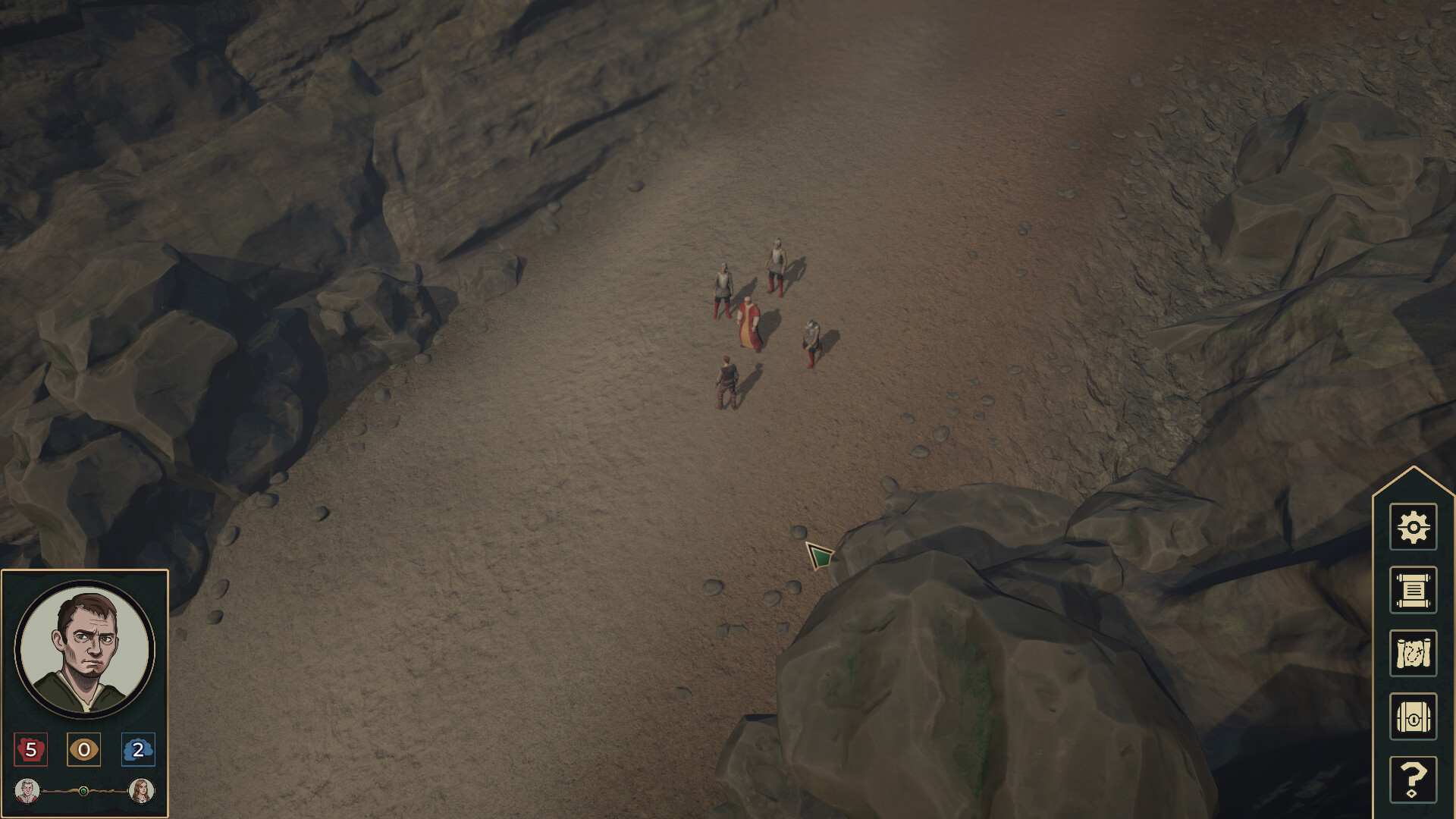Select the red-haired woman's mini portrait
This screenshot has width=1456, height=819.
(141, 792)
